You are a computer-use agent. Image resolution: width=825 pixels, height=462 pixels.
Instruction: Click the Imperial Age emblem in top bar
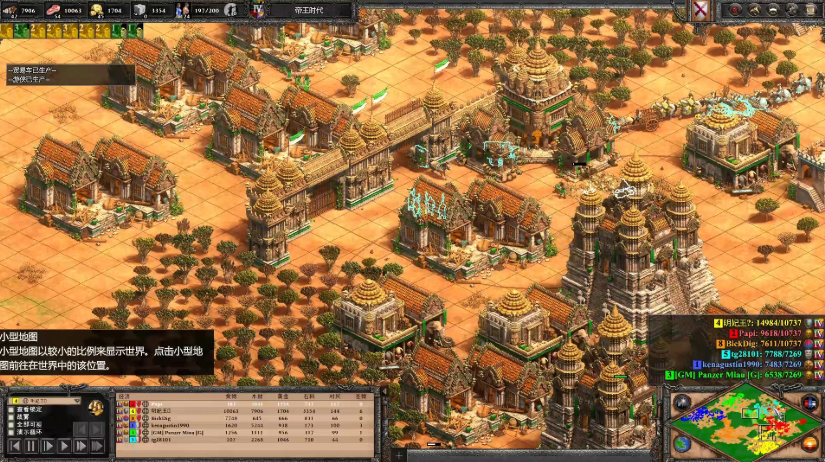tap(257, 10)
